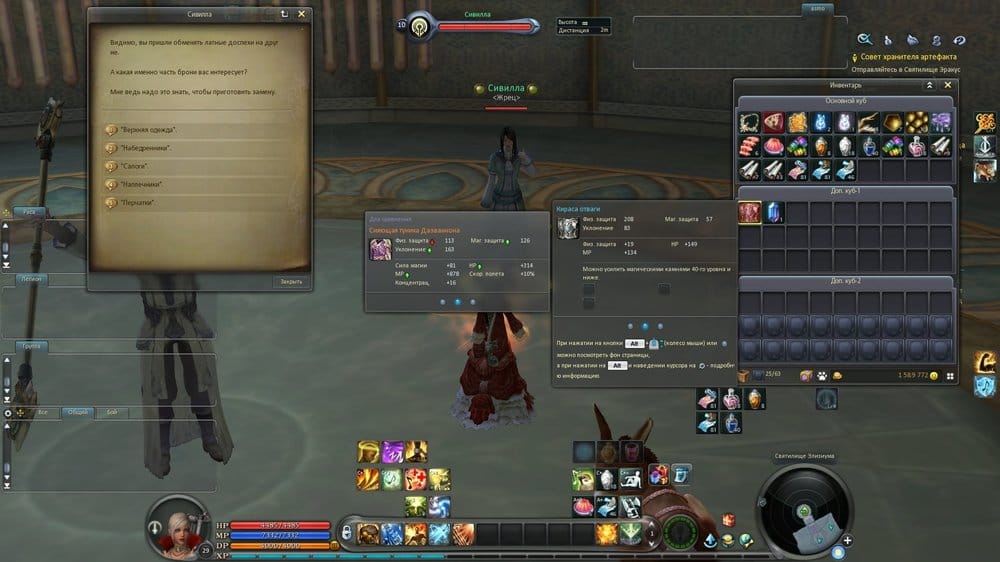Select the blue crystal item in the inventory
Viewport: 1000px width, 562px height.
[x=773, y=212]
